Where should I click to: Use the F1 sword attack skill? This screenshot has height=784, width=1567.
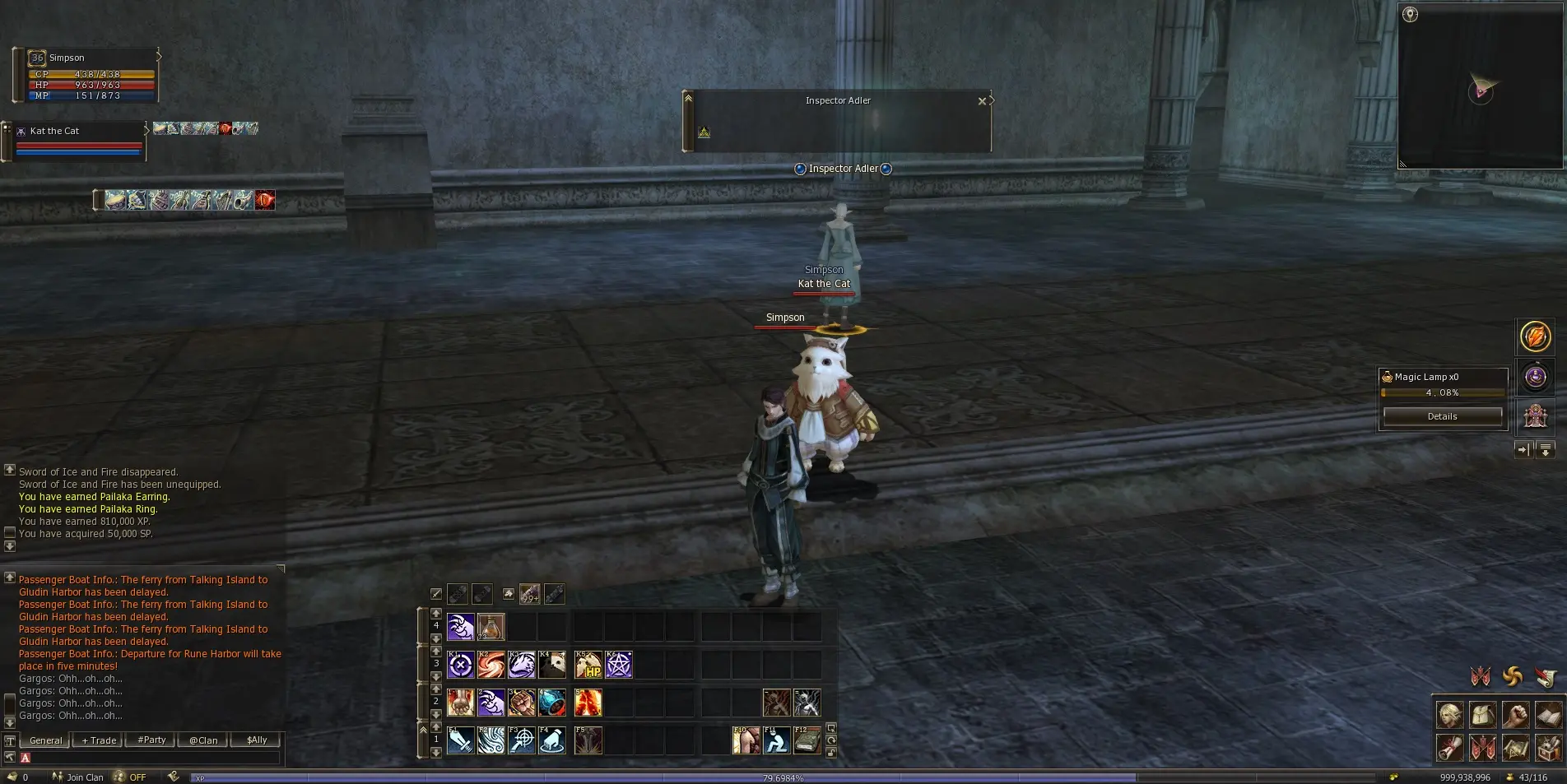click(x=460, y=740)
